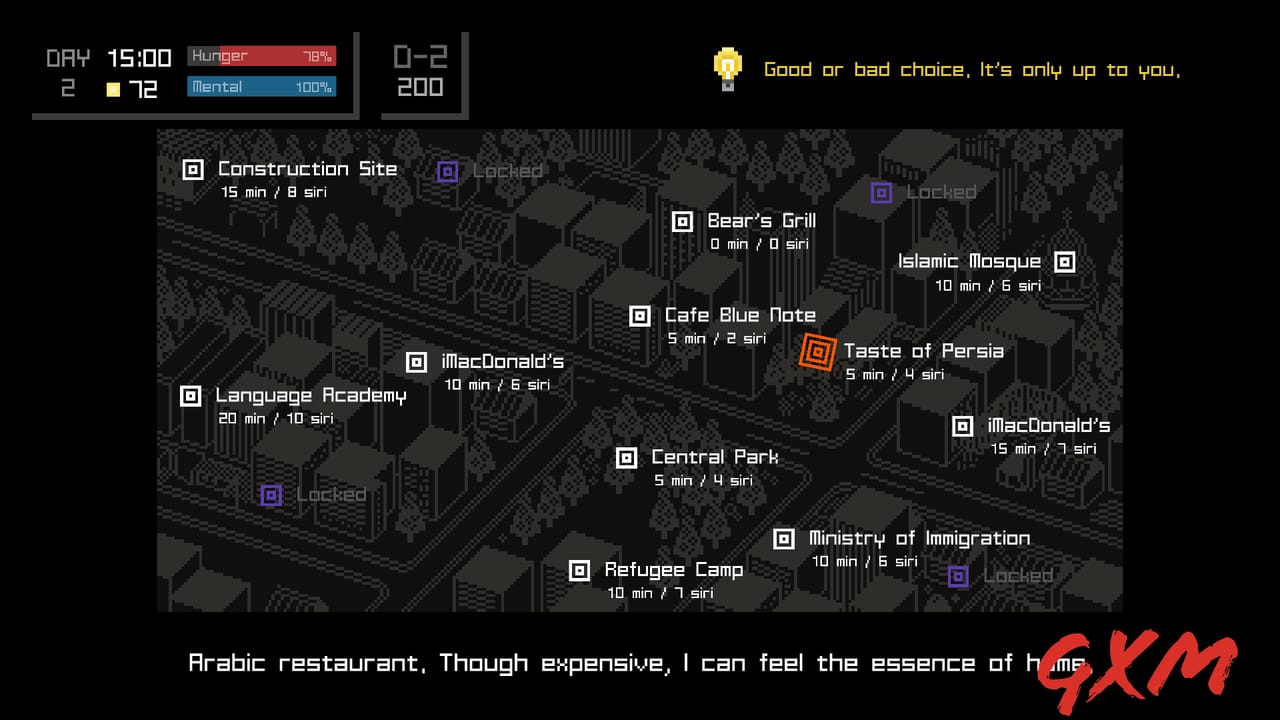Click the yellow siri currency counter showing 72

[x=130, y=89]
